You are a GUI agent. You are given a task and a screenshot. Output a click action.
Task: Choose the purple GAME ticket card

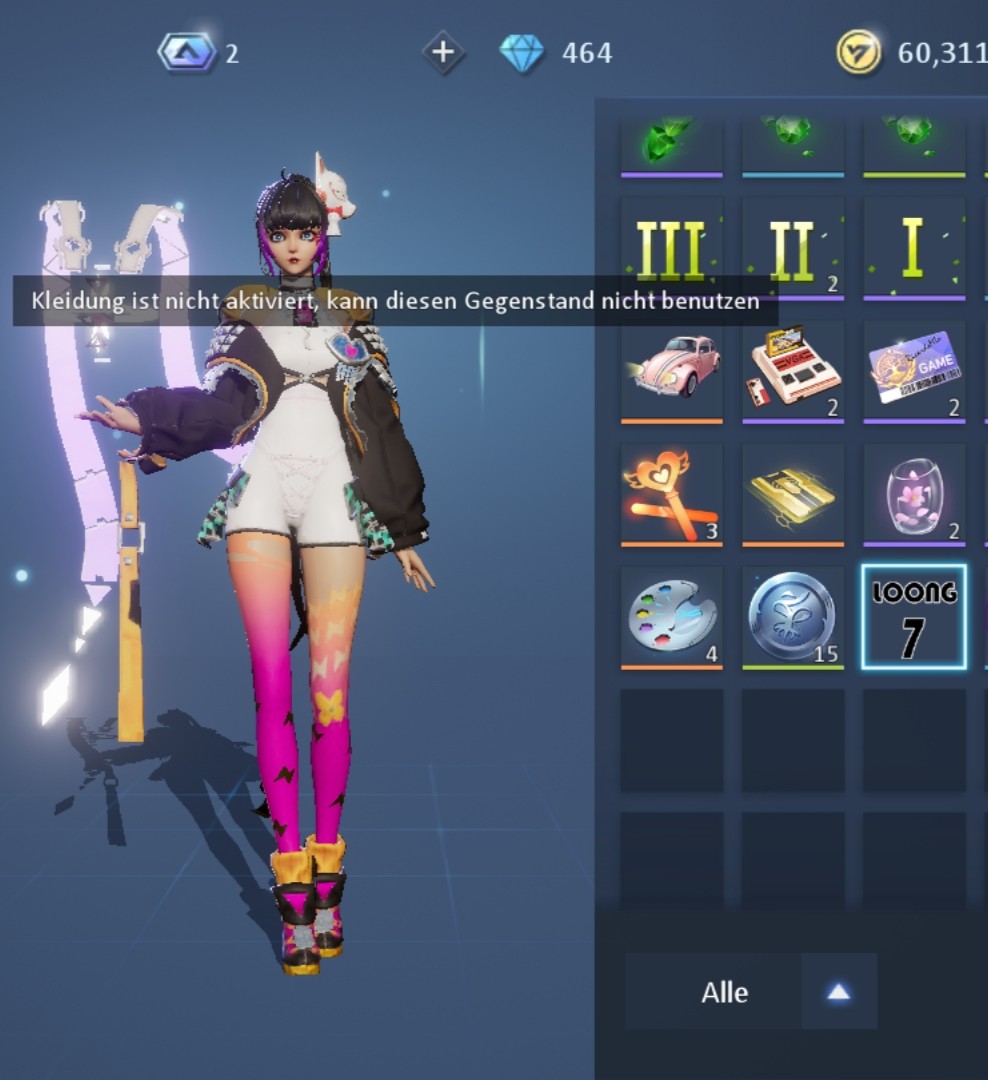pos(913,370)
